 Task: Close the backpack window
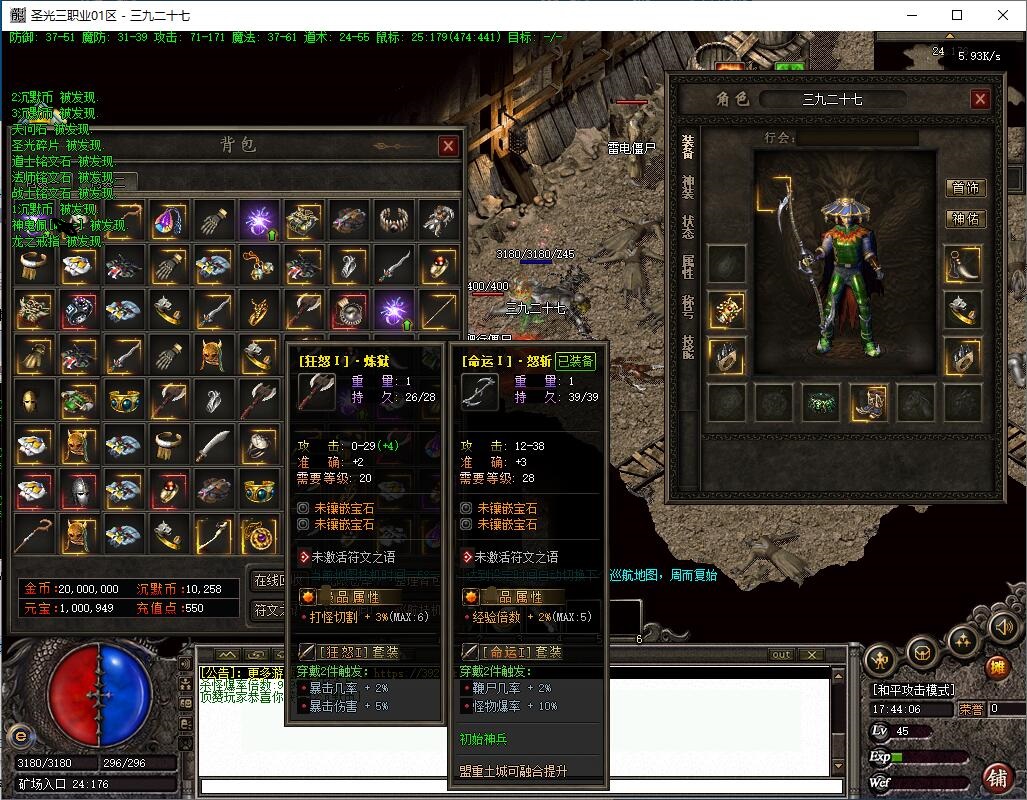coord(448,145)
